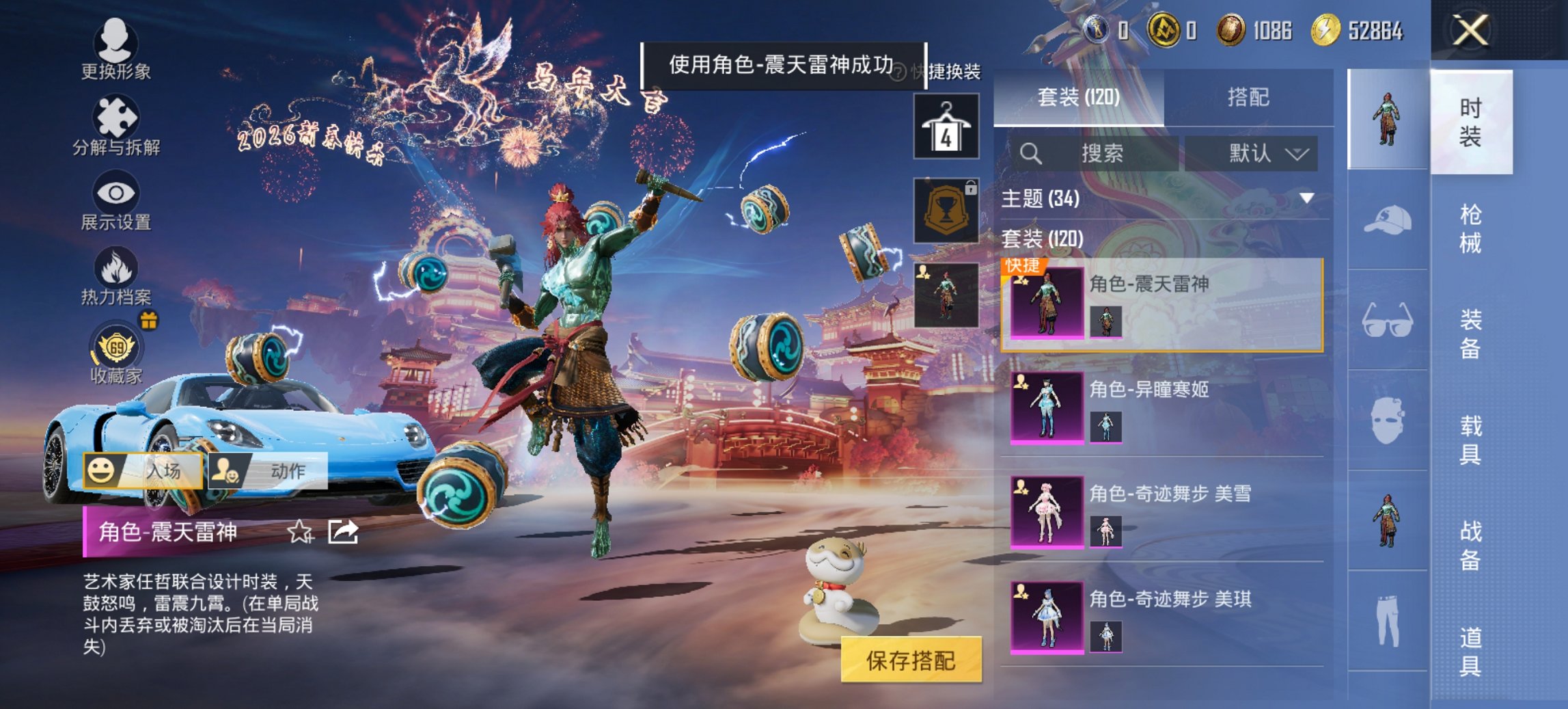Click the 搜索 search input field

click(1100, 153)
